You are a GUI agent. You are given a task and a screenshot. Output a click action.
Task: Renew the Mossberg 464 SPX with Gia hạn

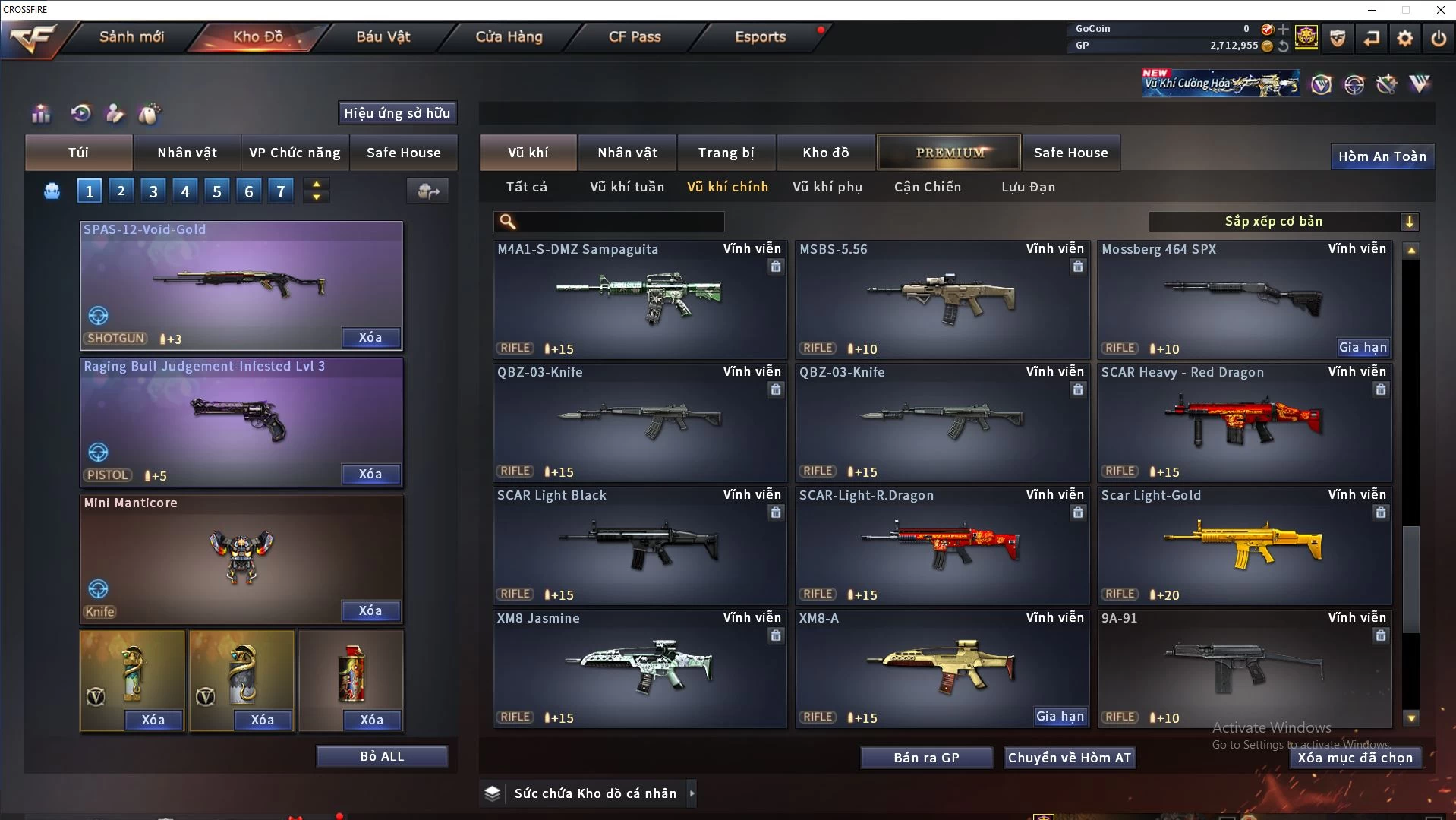pos(1363,348)
